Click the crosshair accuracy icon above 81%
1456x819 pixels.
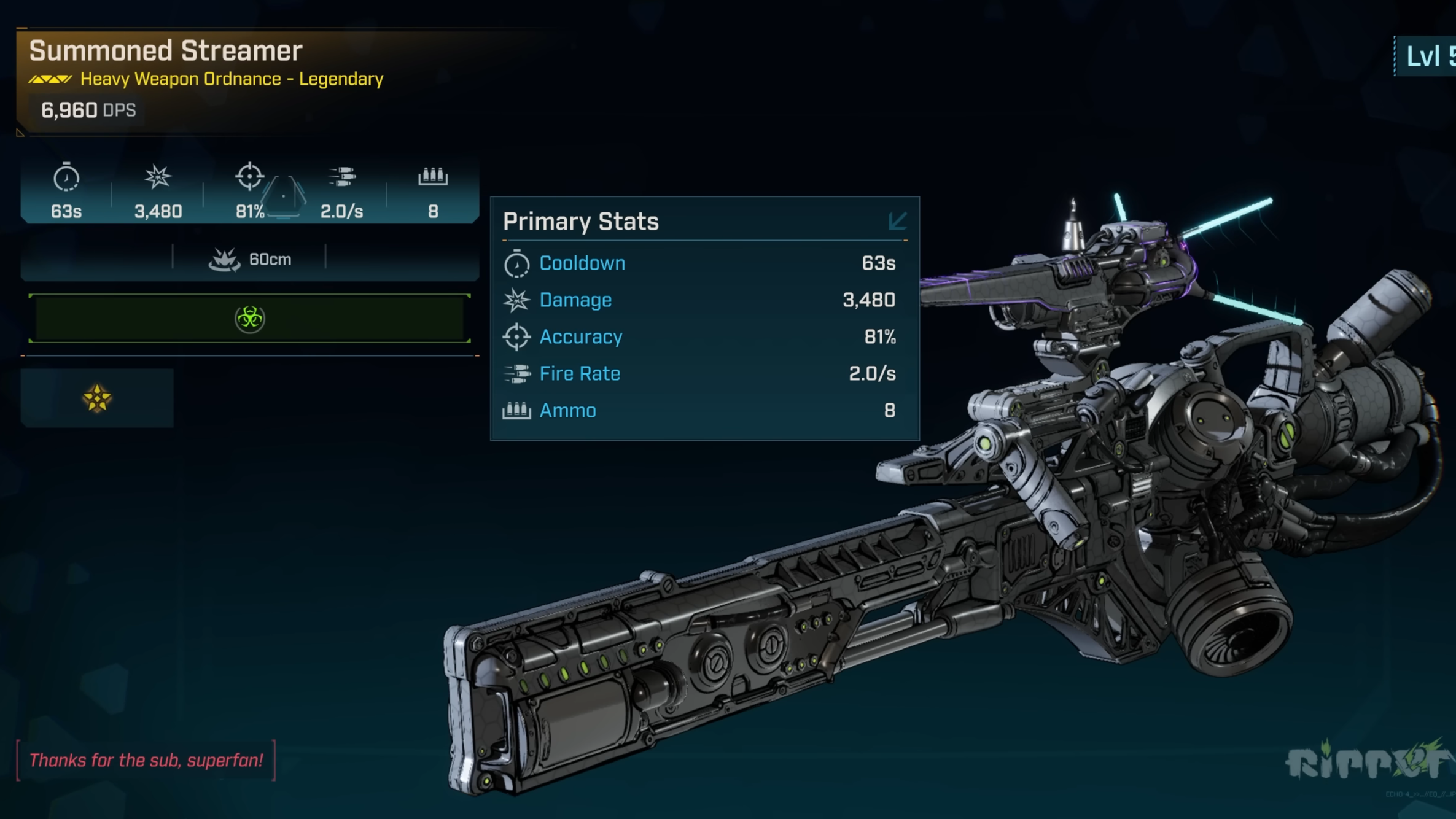coord(249,177)
